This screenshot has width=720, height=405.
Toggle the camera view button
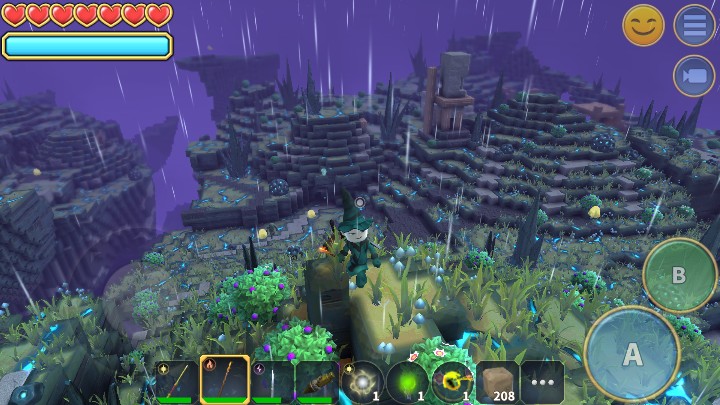[x=693, y=76]
